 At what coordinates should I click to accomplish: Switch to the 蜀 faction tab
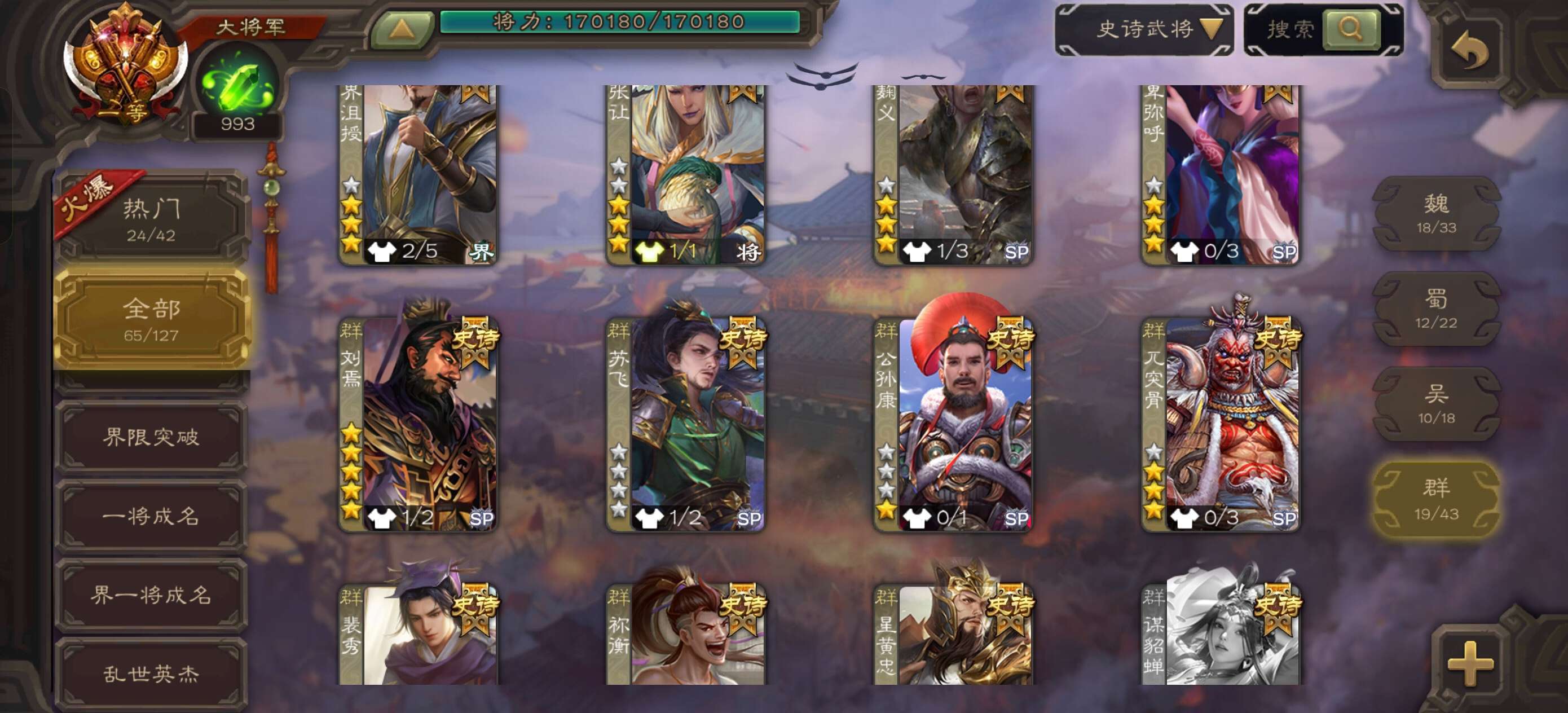pos(1436,309)
